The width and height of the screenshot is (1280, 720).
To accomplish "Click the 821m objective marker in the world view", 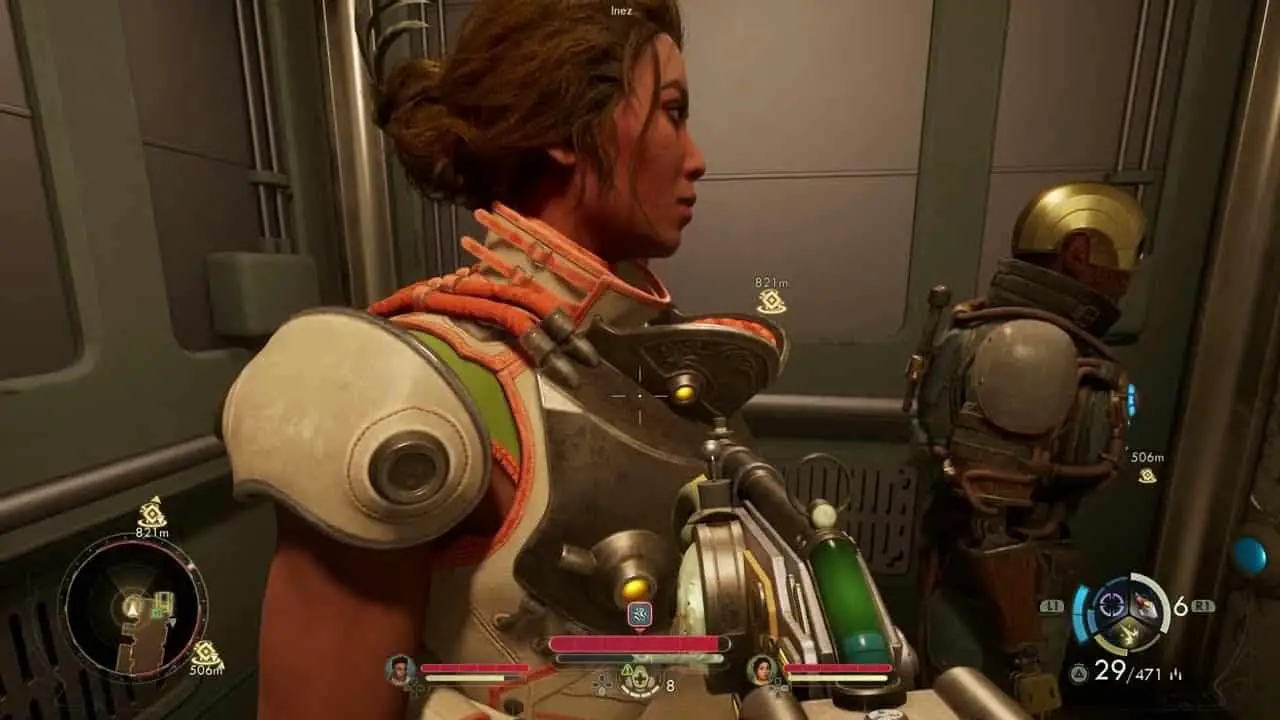I will 771,301.
